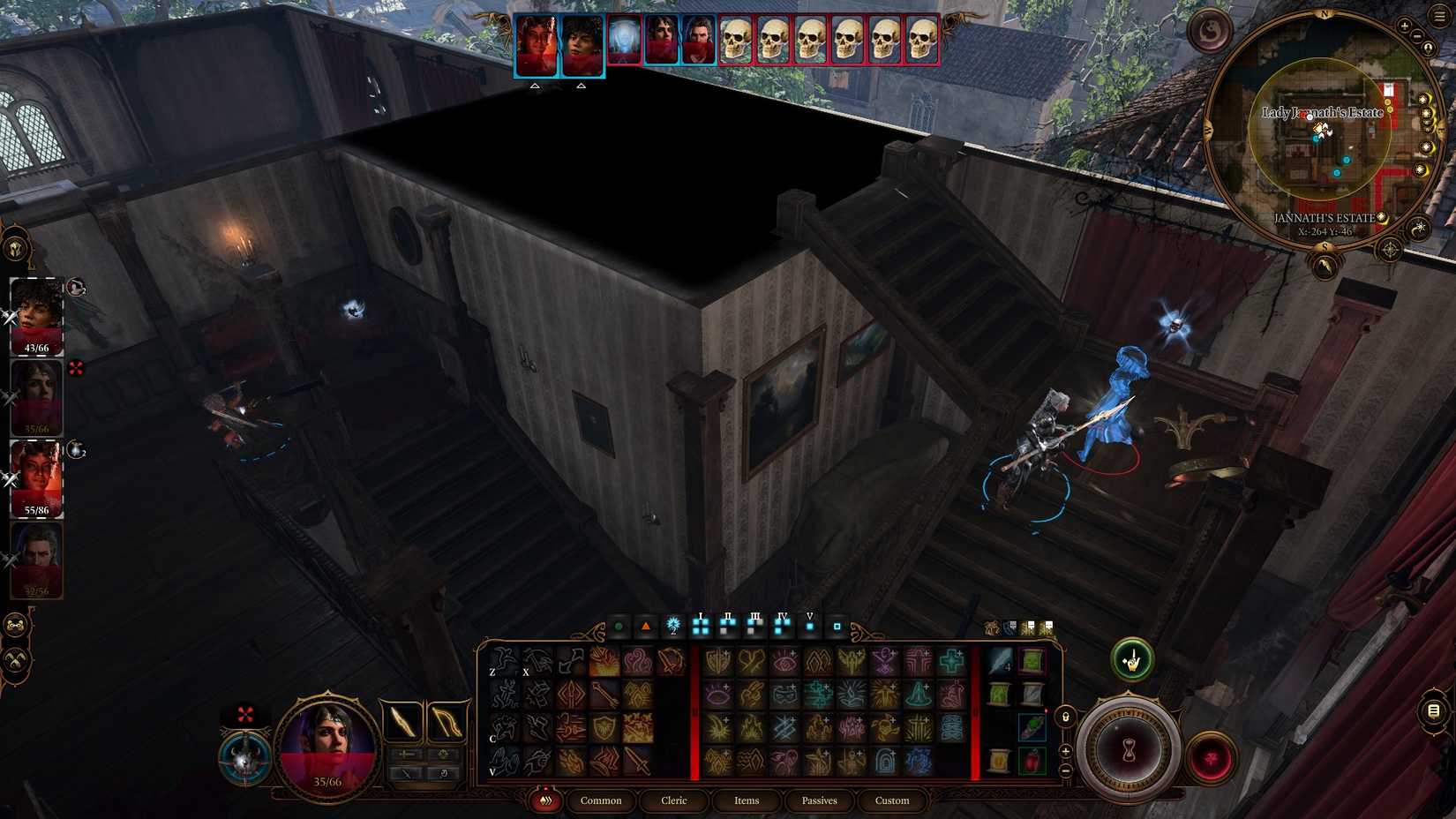Select the top character portrait in left sidebar
Image resolution: width=1456 pixels, height=819 pixels.
tap(35, 313)
